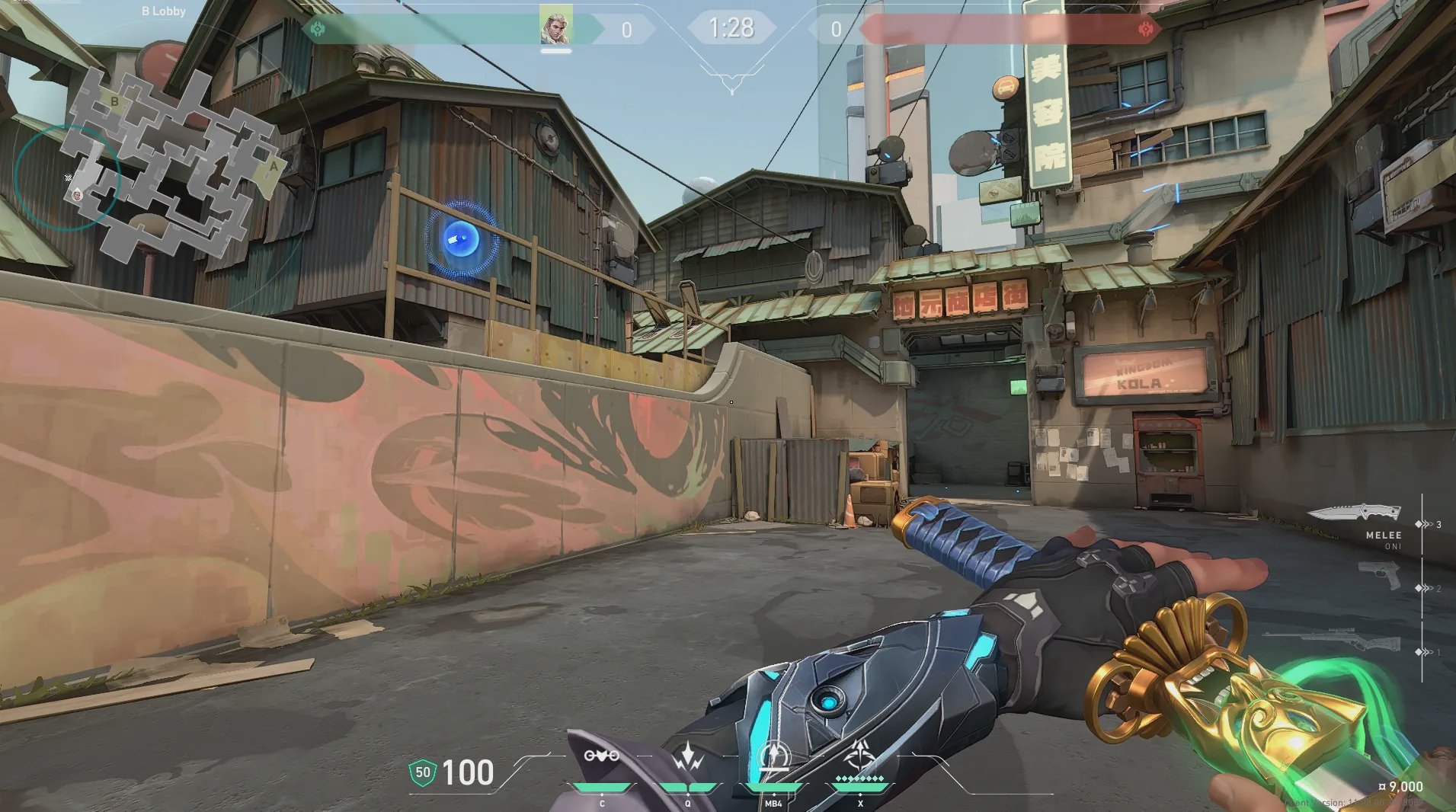1456x812 pixels.
Task: Click the red enemy team emblem icon
Action: (x=1145, y=30)
